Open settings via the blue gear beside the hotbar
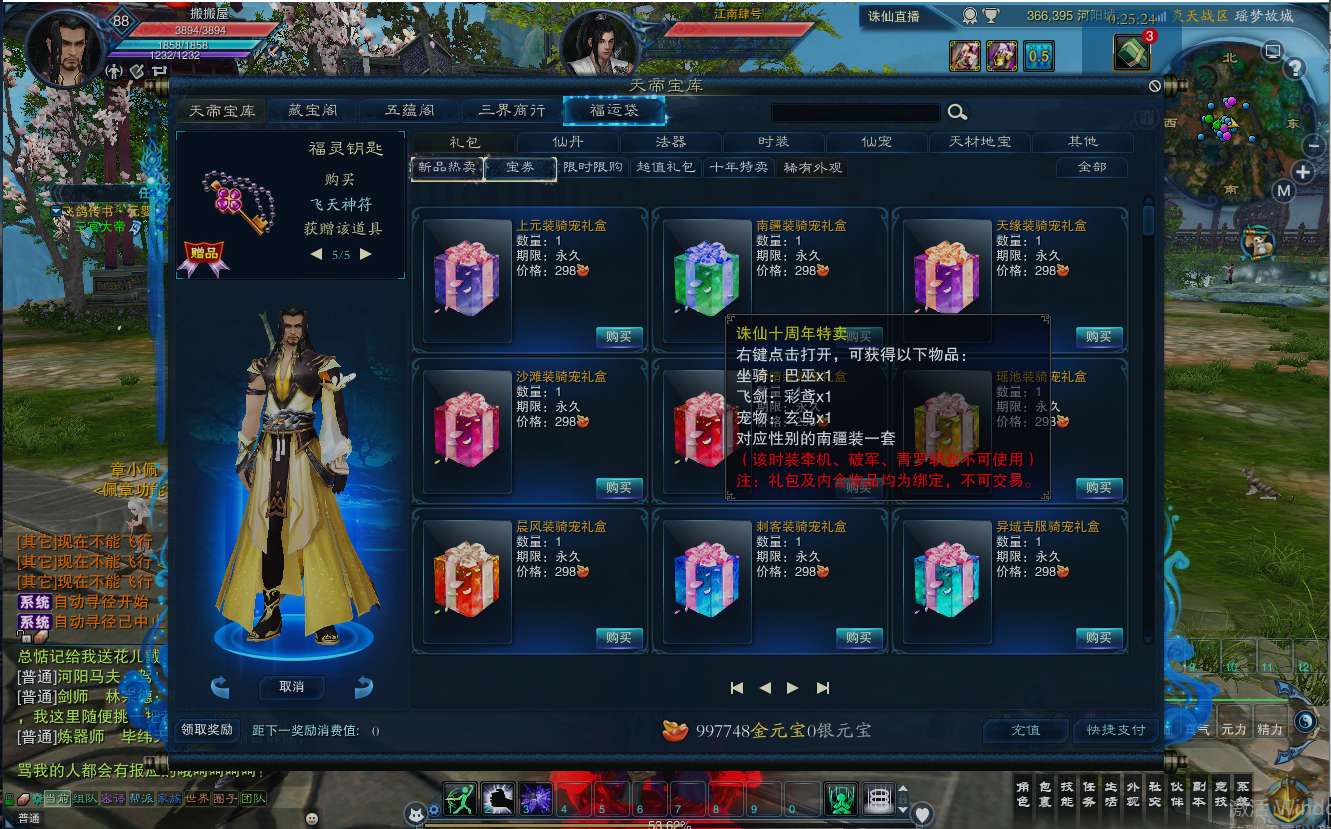The width and height of the screenshot is (1331, 829). click(x=434, y=810)
